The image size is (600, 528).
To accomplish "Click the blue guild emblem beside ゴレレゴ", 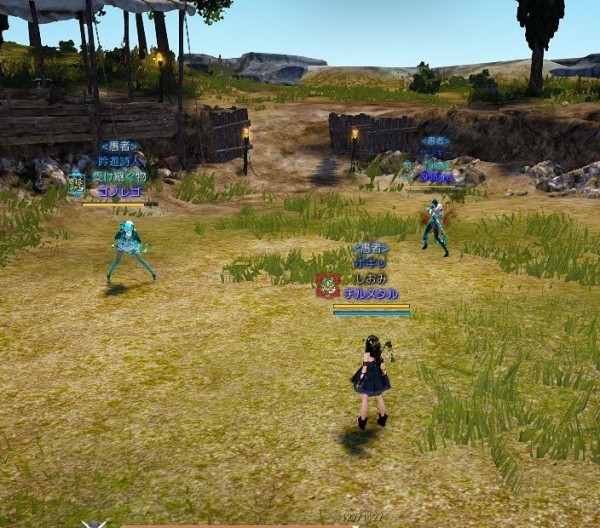I will click(77, 183).
